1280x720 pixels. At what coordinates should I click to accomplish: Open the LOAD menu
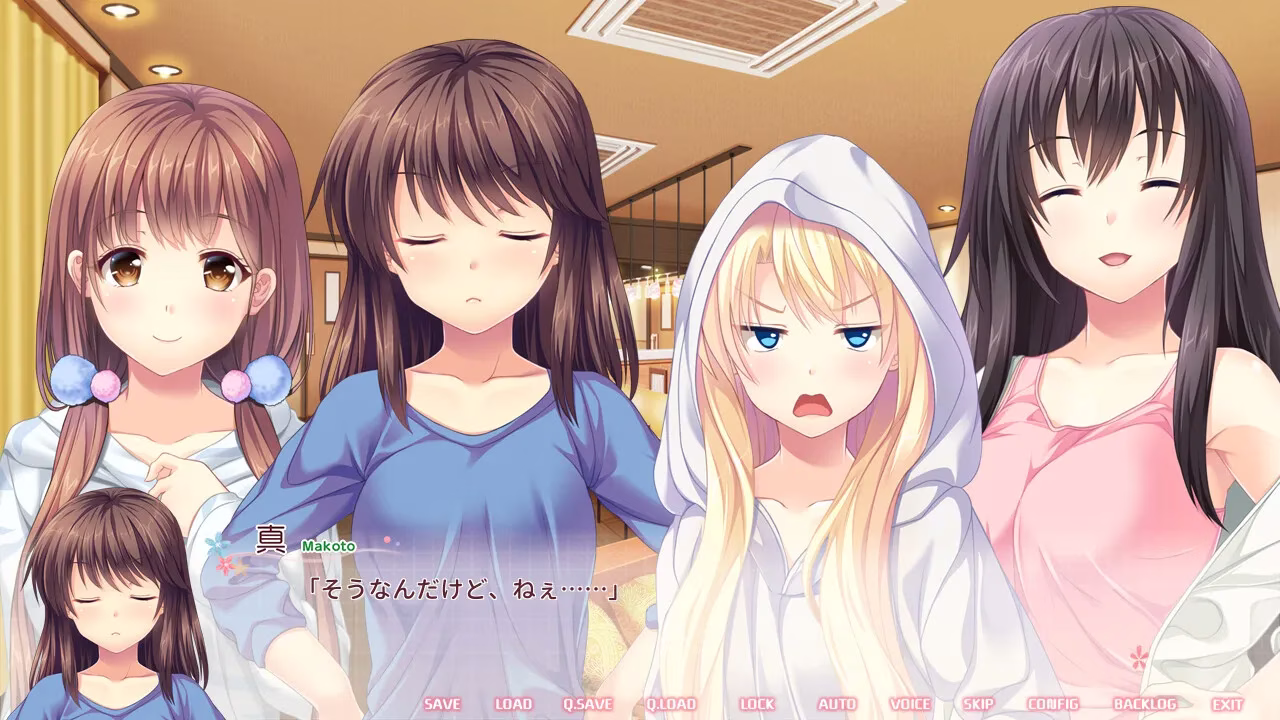pos(513,704)
